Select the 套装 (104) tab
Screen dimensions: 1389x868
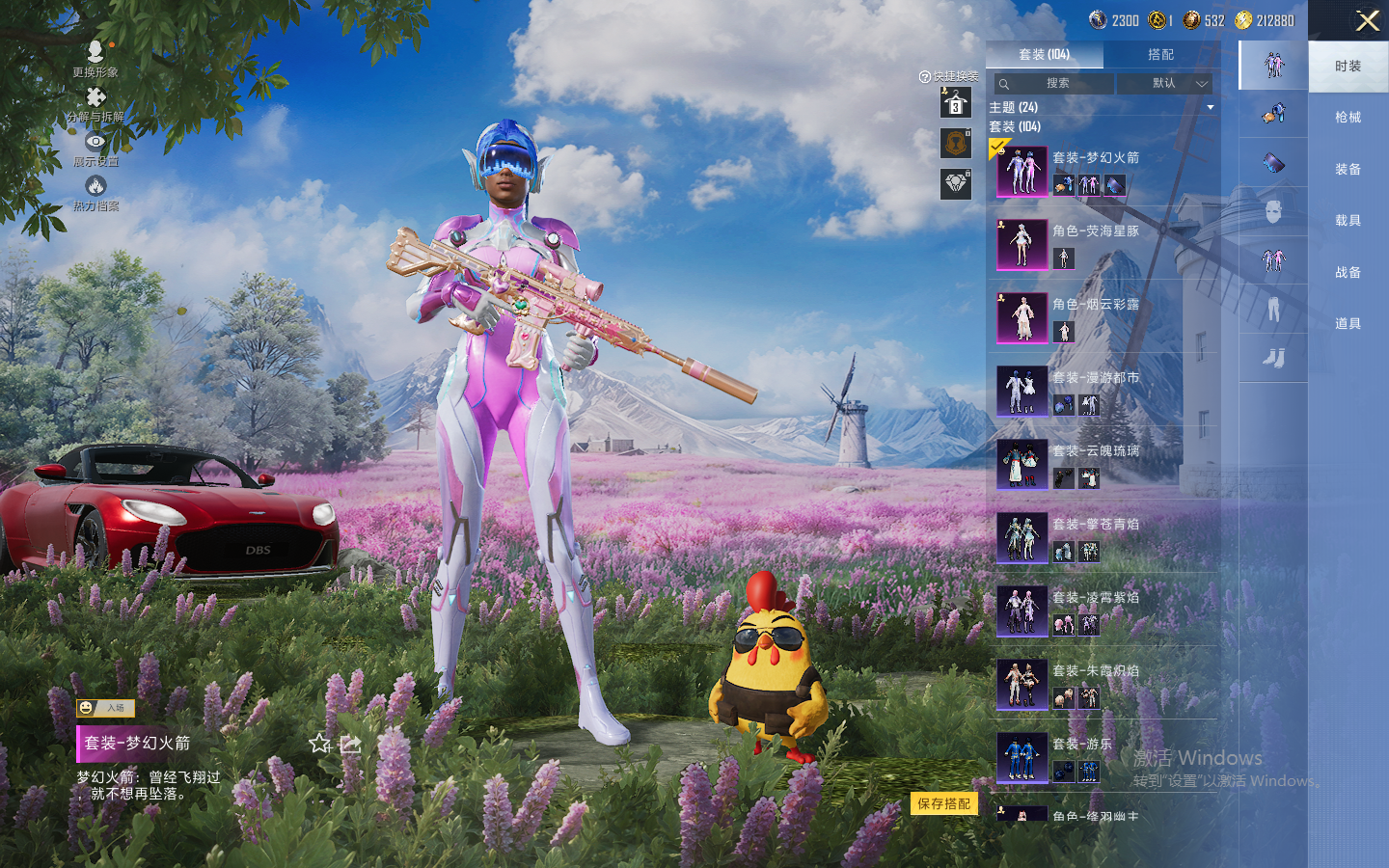[1044, 55]
